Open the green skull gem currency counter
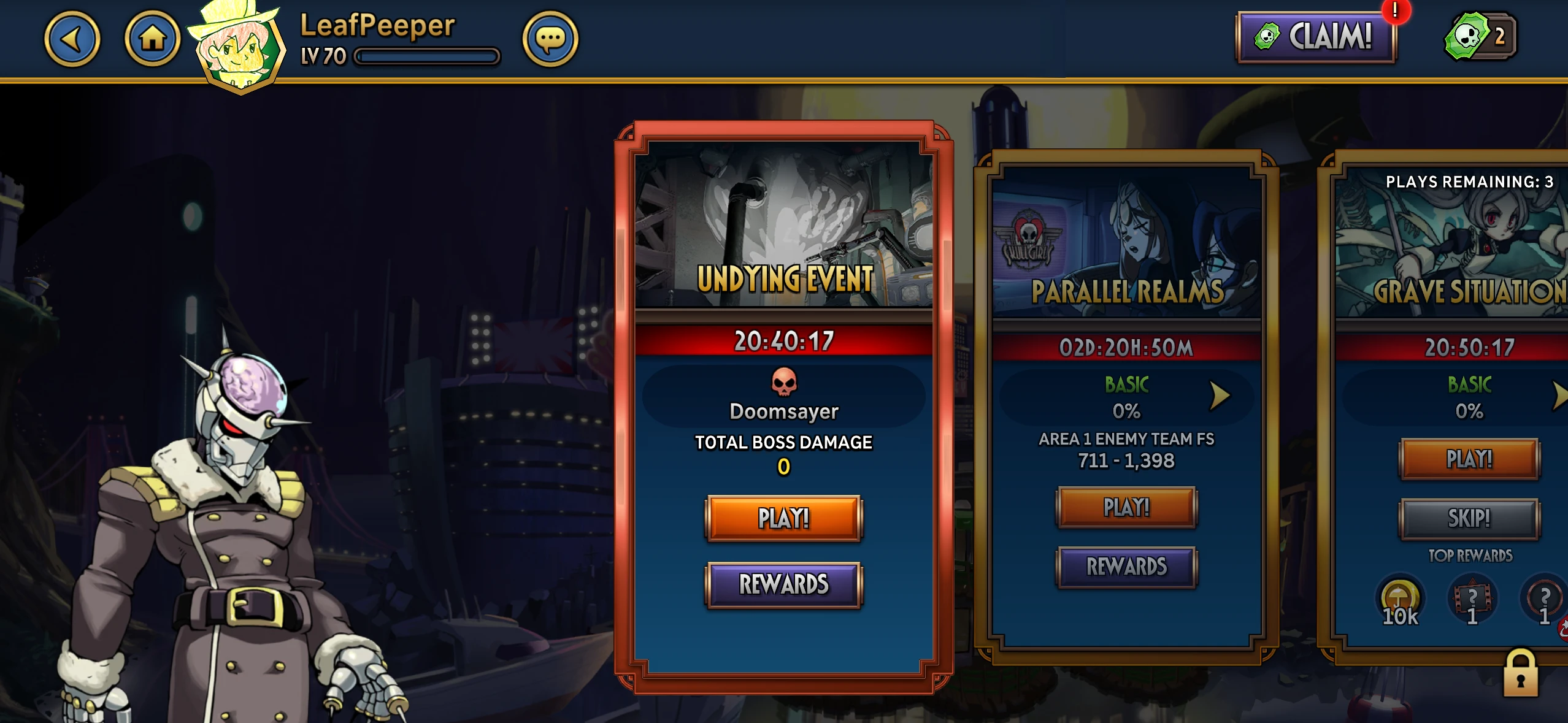This screenshot has width=1568, height=723. pyautogui.click(x=1481, y=37)
